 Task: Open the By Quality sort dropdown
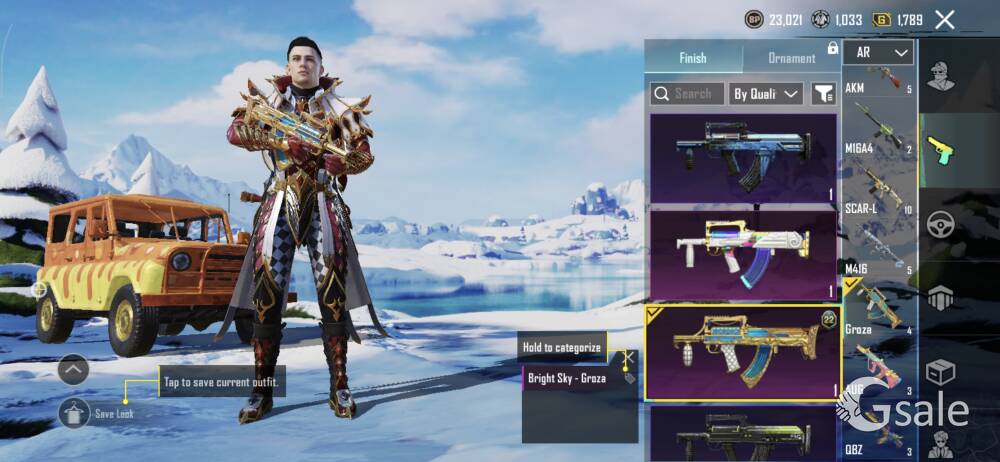pos(766,94)
